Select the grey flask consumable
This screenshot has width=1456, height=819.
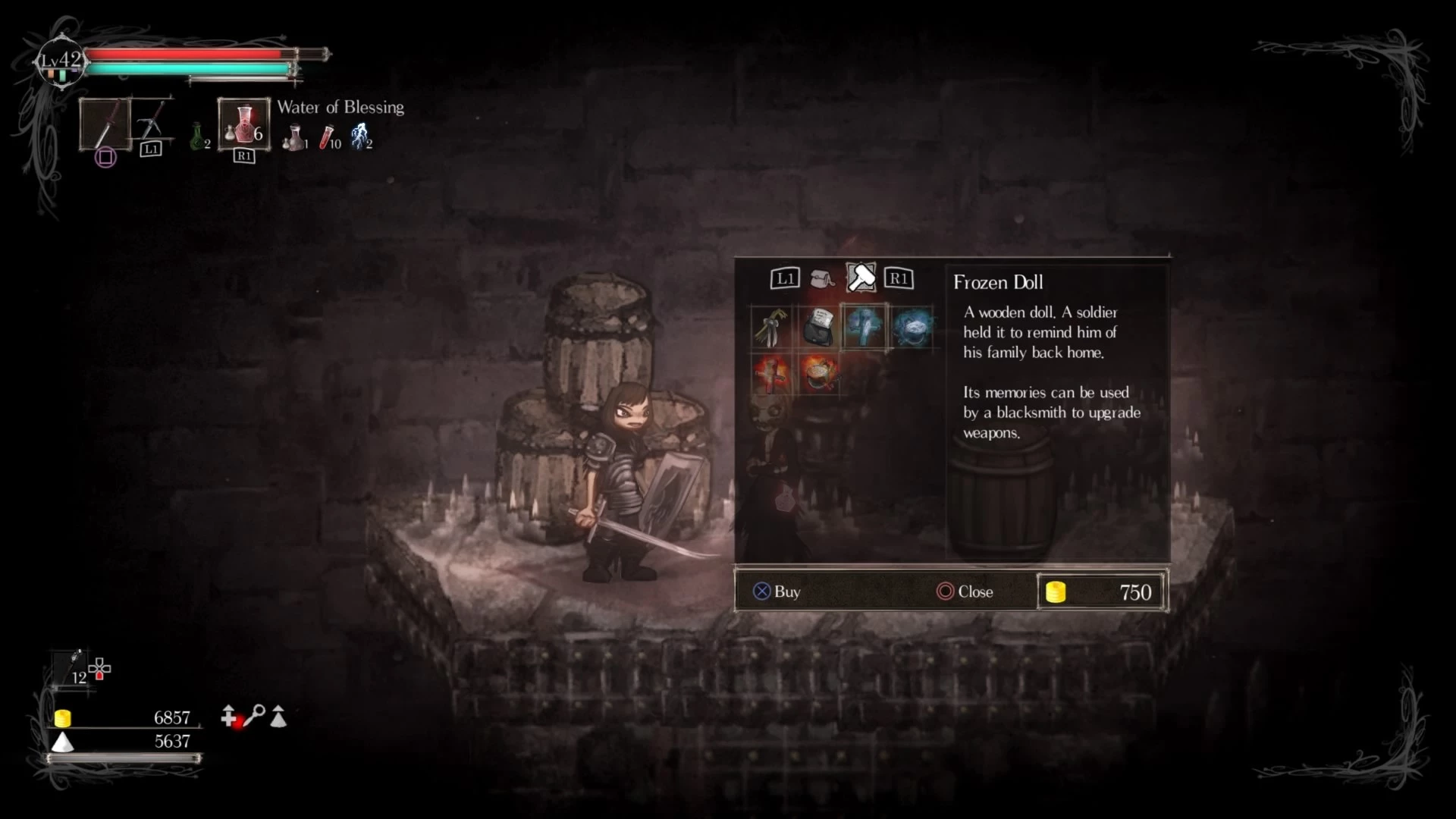click(x=293, y=137)
